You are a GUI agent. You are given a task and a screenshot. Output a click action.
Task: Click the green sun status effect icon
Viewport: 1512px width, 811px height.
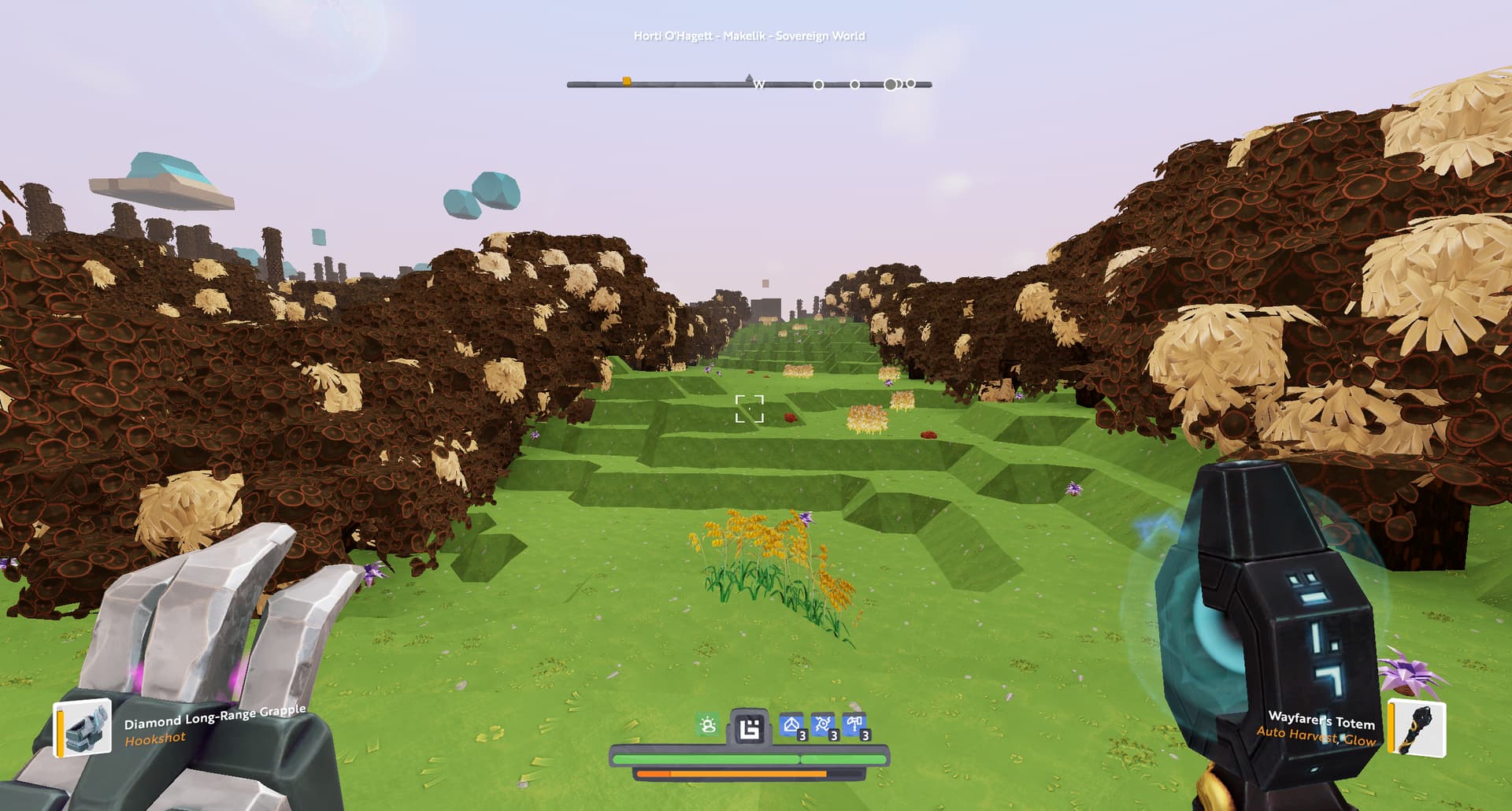pyautogui.click(x=708, y=725)
